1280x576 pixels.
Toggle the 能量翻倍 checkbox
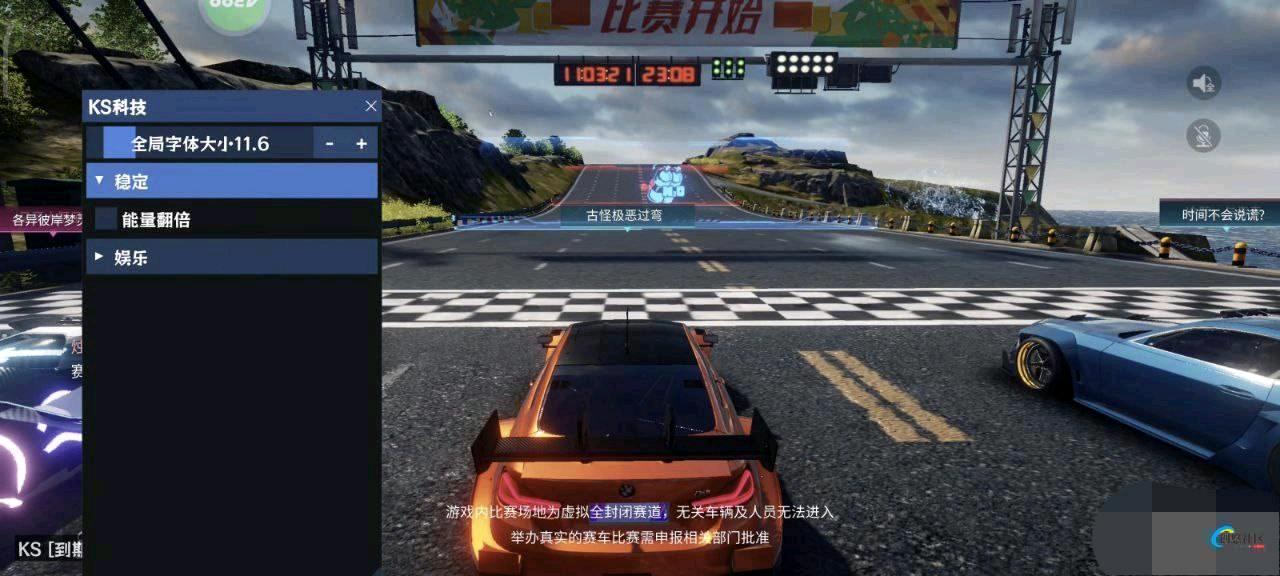(x=106, y=219)
